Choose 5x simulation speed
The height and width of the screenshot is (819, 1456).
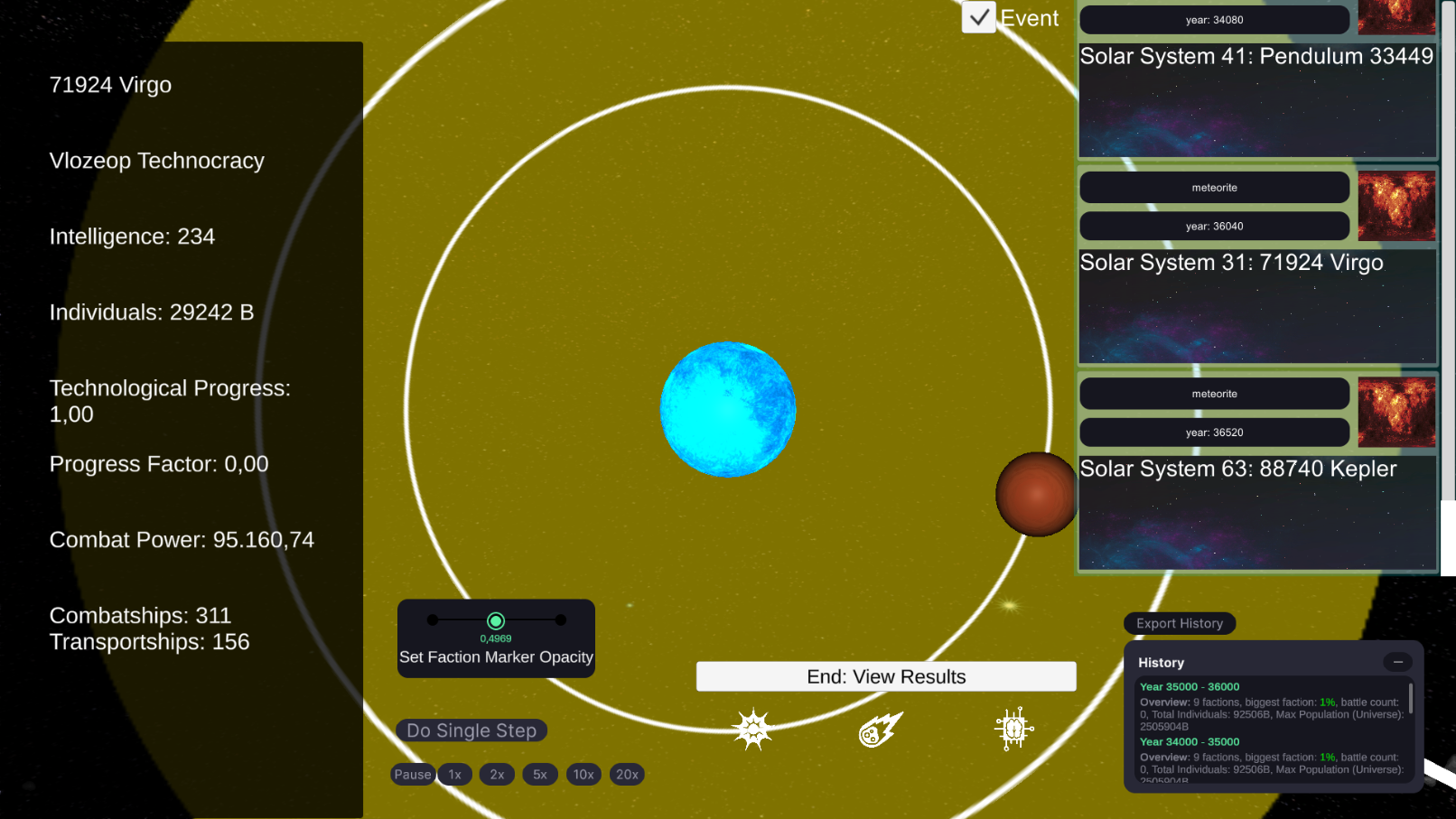pyautogui.click(x=540, y=775)
